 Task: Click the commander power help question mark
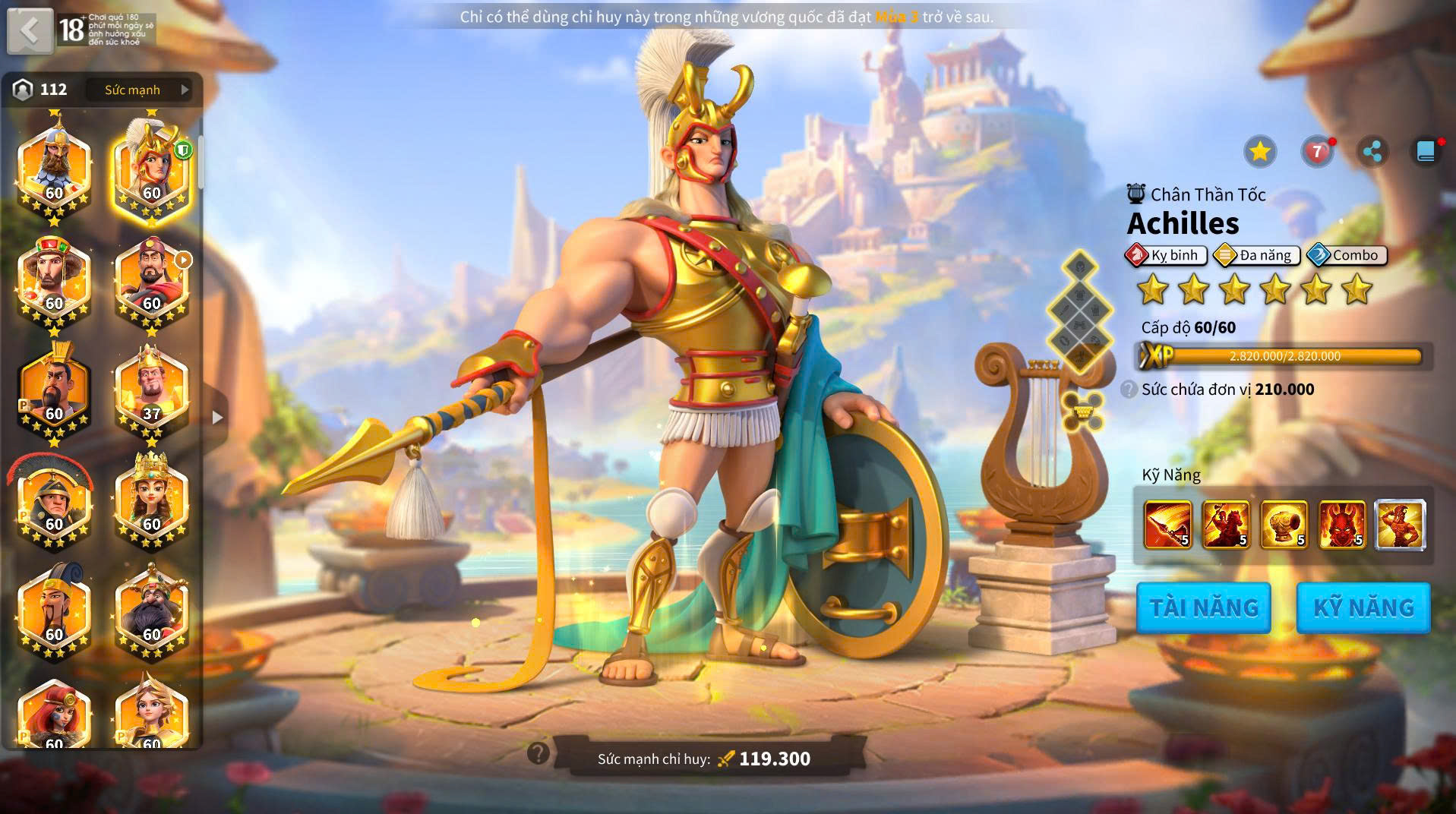point(538,753)
